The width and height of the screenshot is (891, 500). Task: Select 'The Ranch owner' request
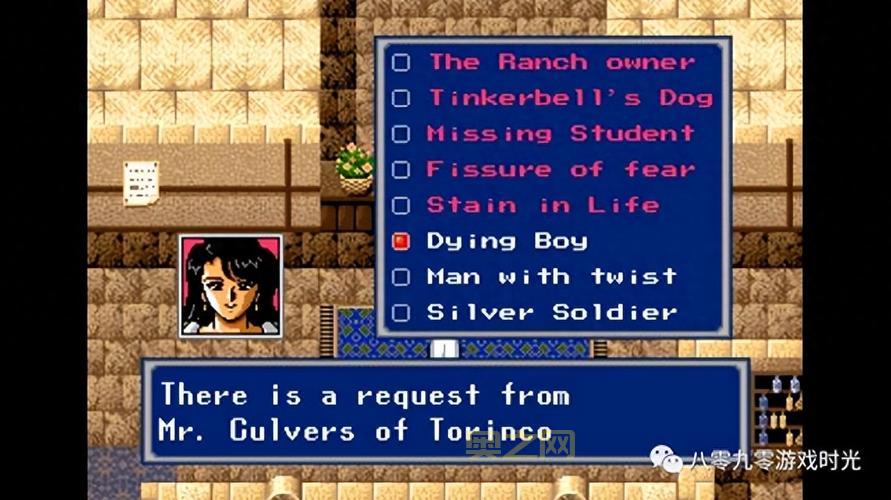coord(560,62)
